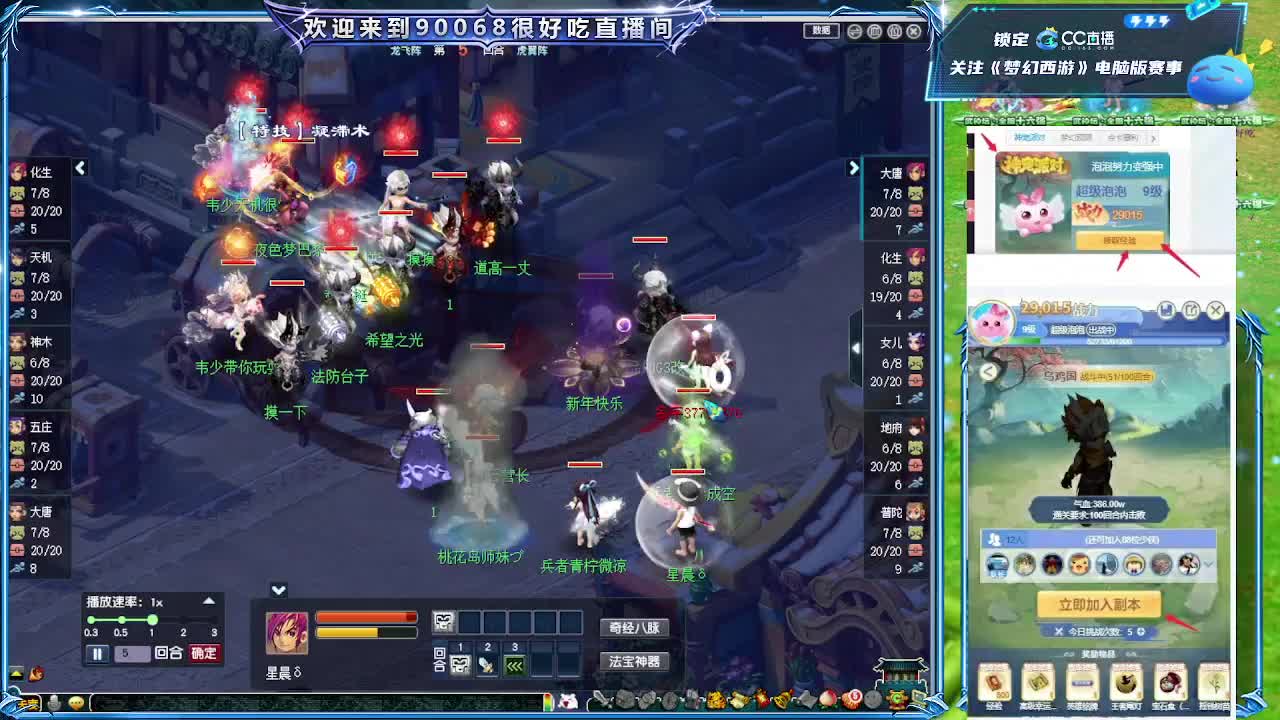Open the right team panel arrow
Image resolution: width=1280 pixels, height=720 pixels.
(x=853, y=168)
